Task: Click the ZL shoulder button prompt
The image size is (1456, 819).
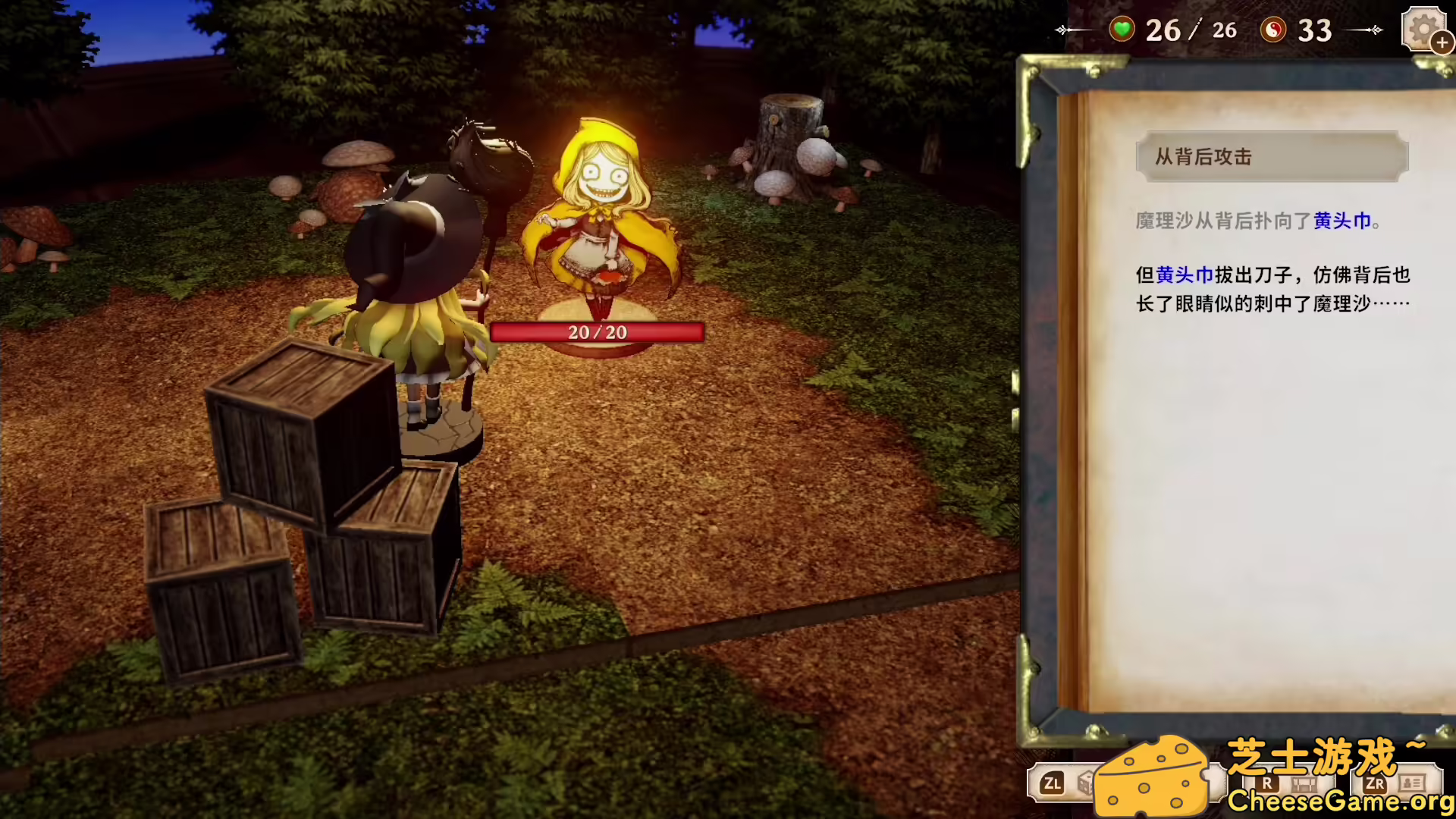Action: click(x=1053, y=783)
